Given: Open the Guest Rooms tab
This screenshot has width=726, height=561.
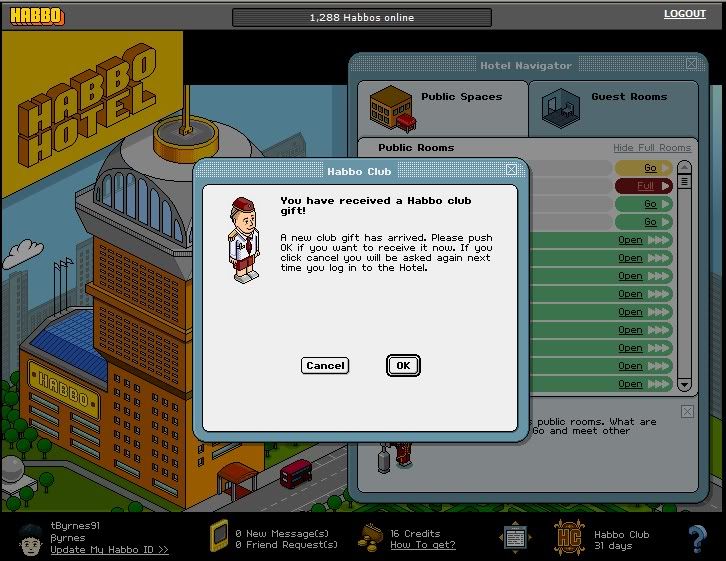Looking at the screenshot, I should (612, 105).
